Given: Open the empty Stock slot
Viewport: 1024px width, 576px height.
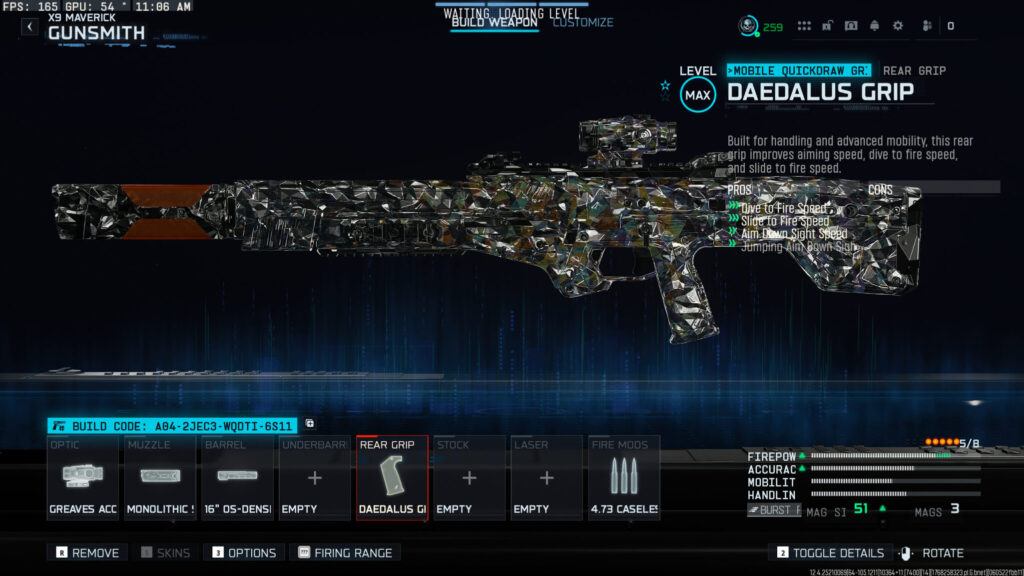Looking at the screenshot, I should pyautogui.click(x=469, y=477).
